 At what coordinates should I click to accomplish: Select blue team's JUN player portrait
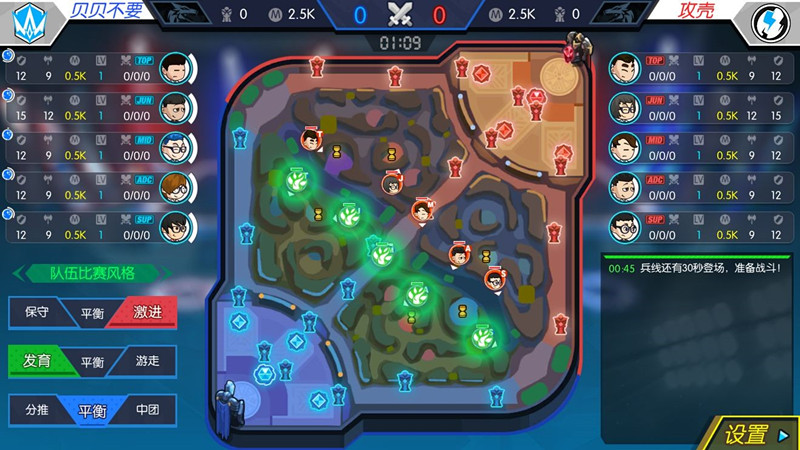[x=175, y=107]
